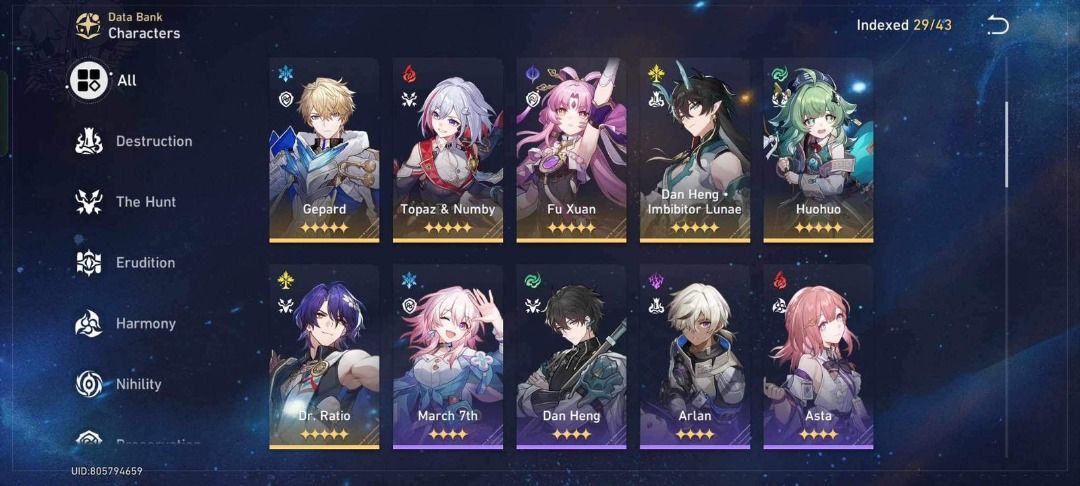Open Dan Heng Imbibitor Lunae card
The width and height of the screenshot is (1080, 486).
(695, 149)
